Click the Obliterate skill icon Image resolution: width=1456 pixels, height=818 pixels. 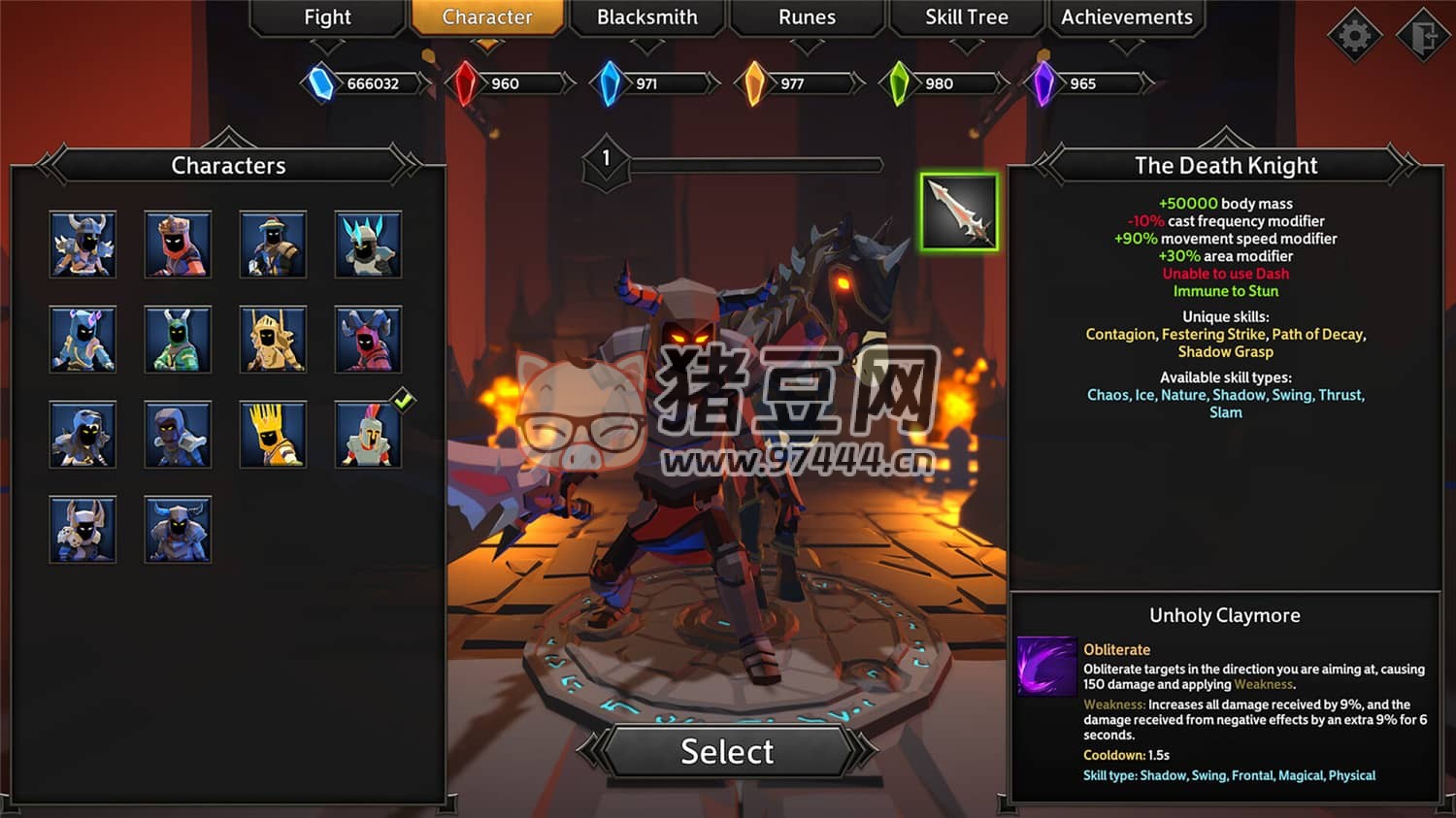(1047, 666)
